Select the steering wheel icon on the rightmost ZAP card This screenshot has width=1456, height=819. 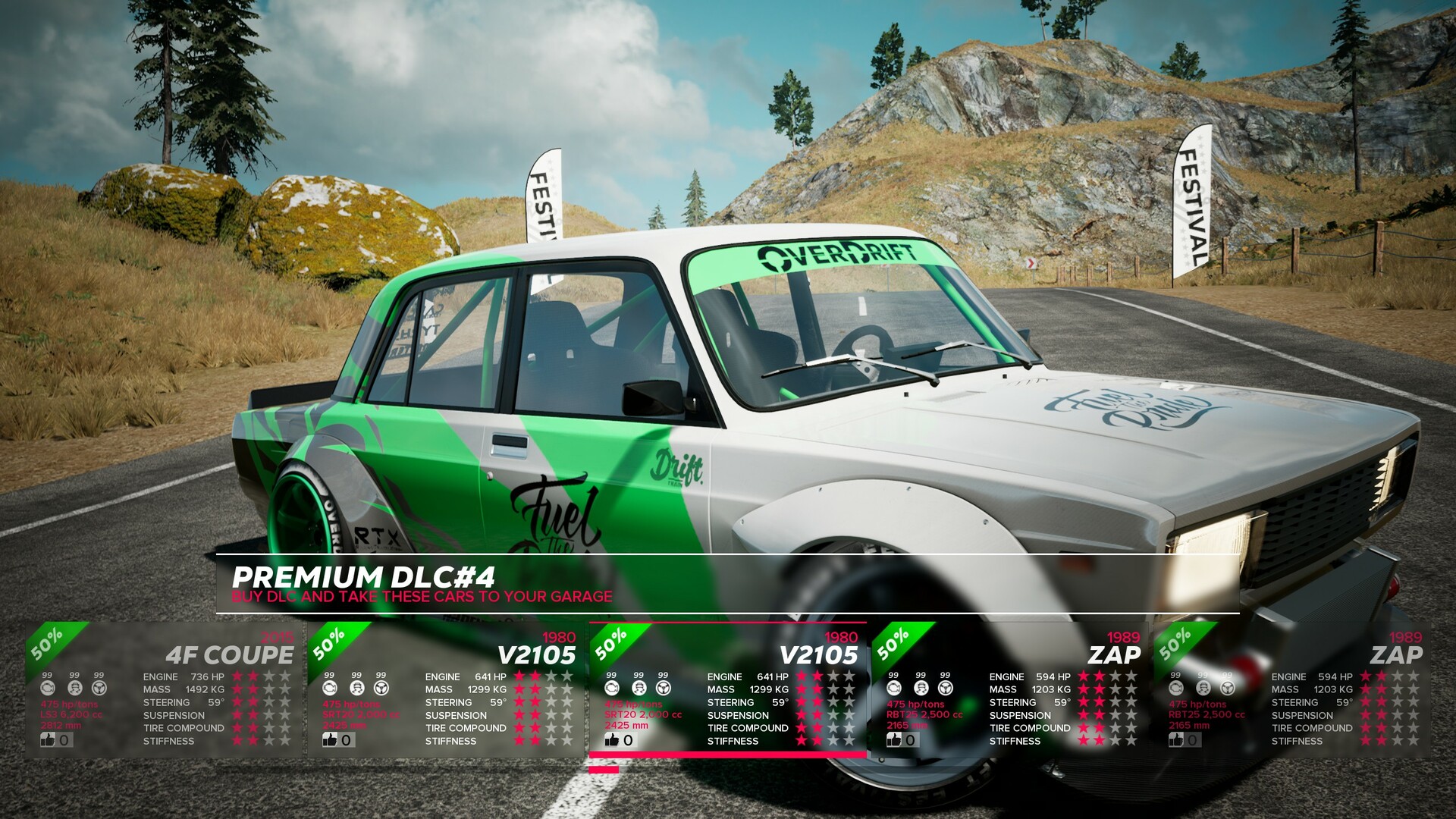[x=1226, y=687]
